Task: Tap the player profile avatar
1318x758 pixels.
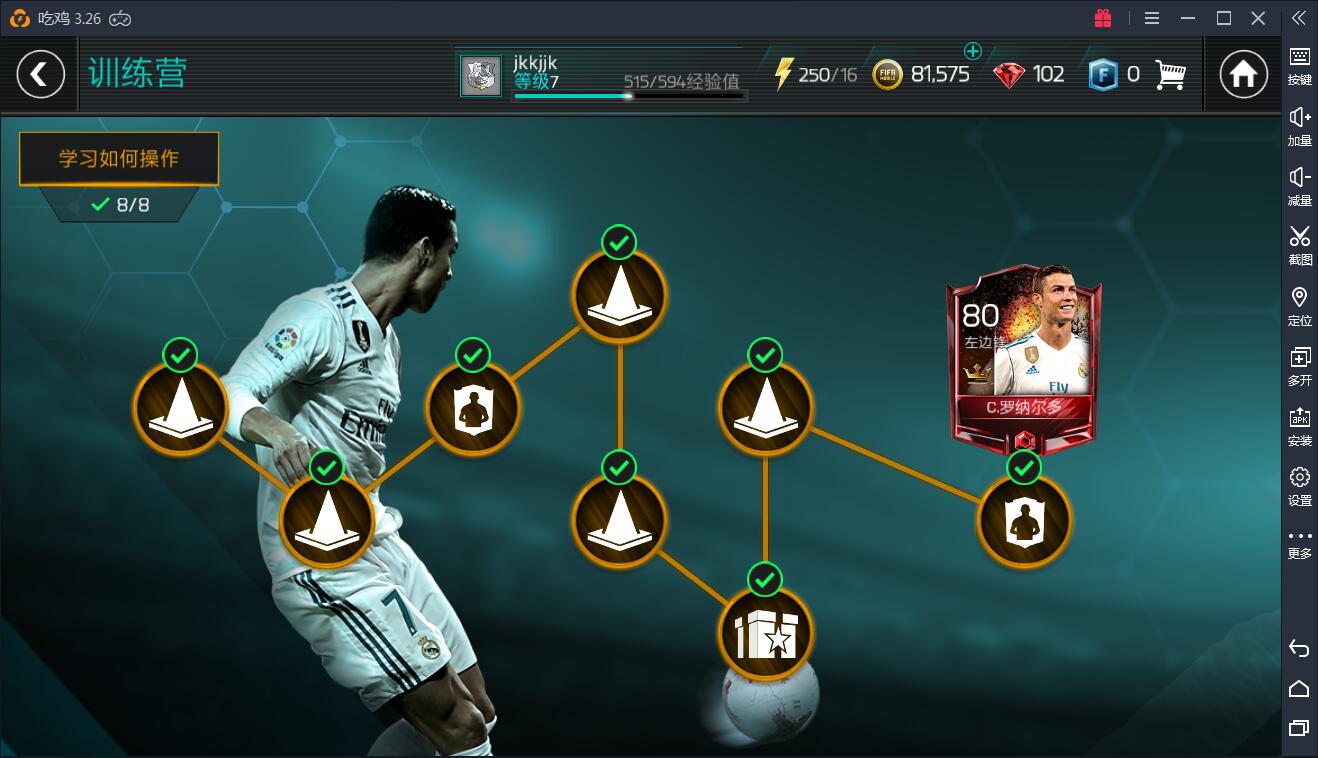Action: coord(481,76)
